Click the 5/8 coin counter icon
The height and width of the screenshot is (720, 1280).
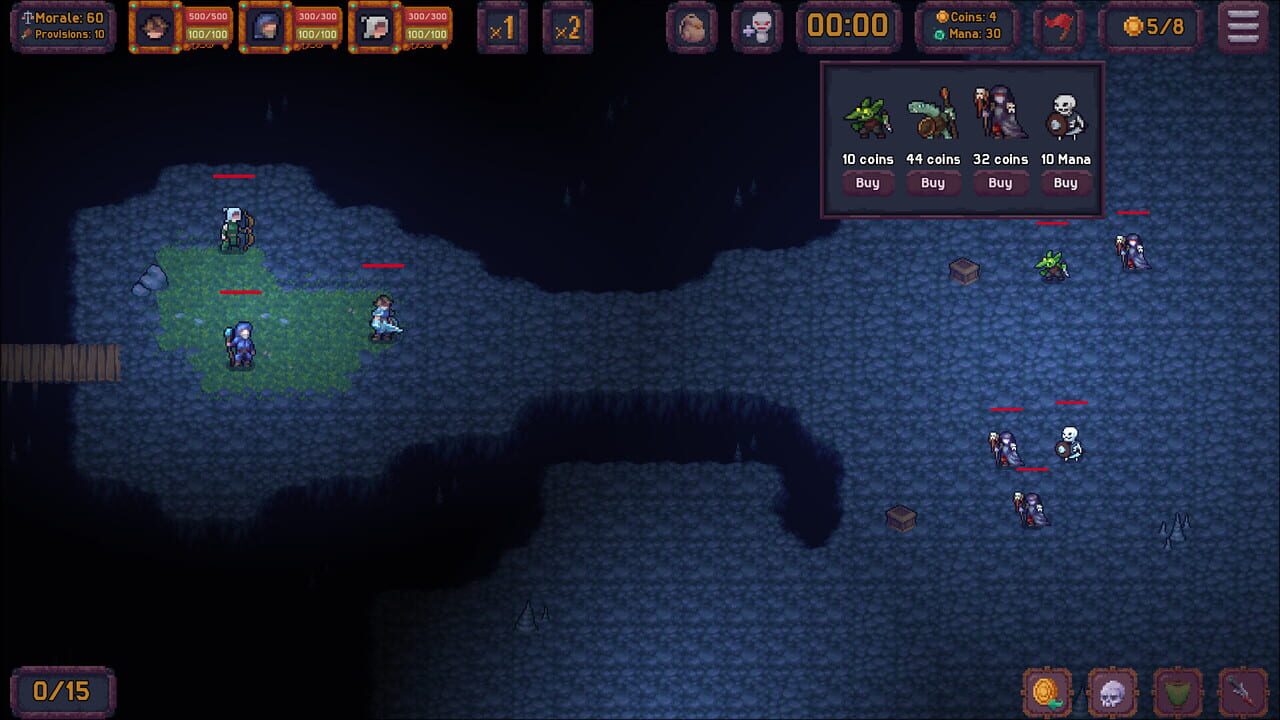coord(1151,27)
